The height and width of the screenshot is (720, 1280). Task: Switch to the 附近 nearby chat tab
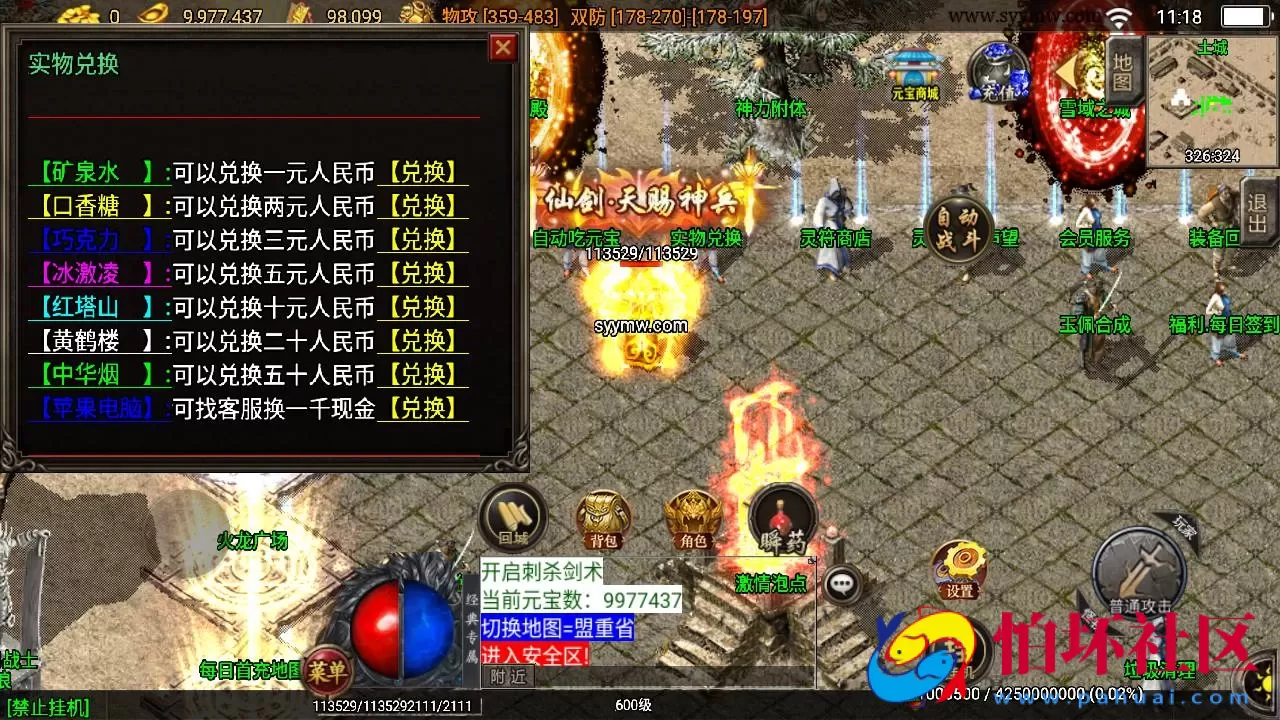pyautogui.click(x=508, y=675)
